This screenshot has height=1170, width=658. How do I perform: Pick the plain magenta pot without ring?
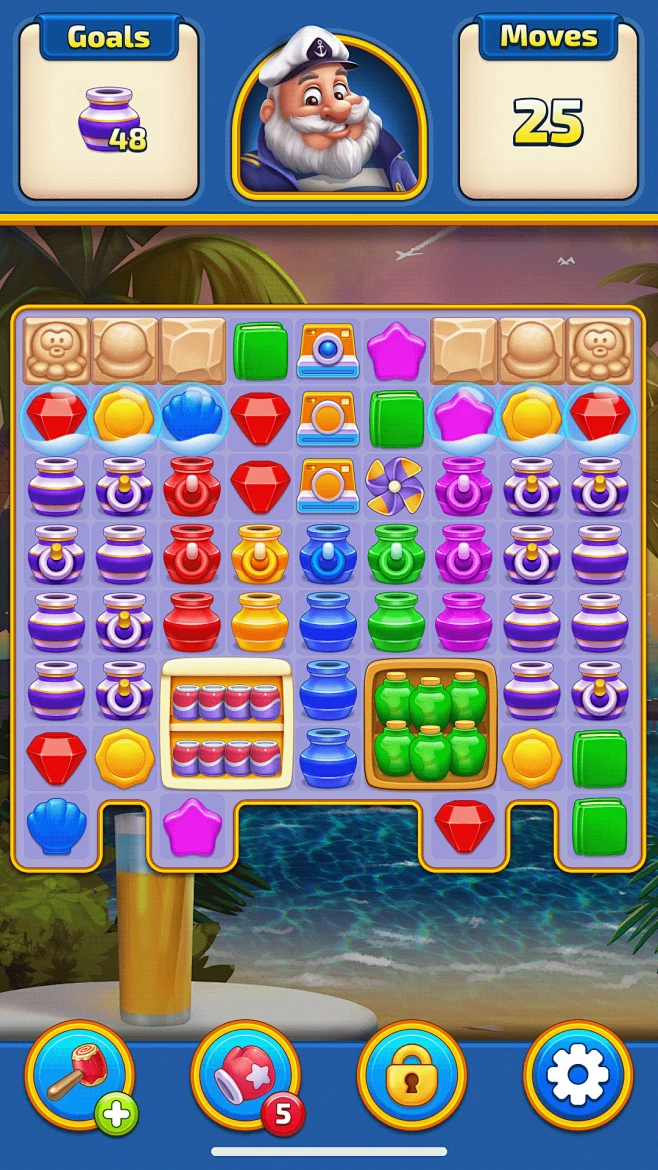tap(464, 621)
